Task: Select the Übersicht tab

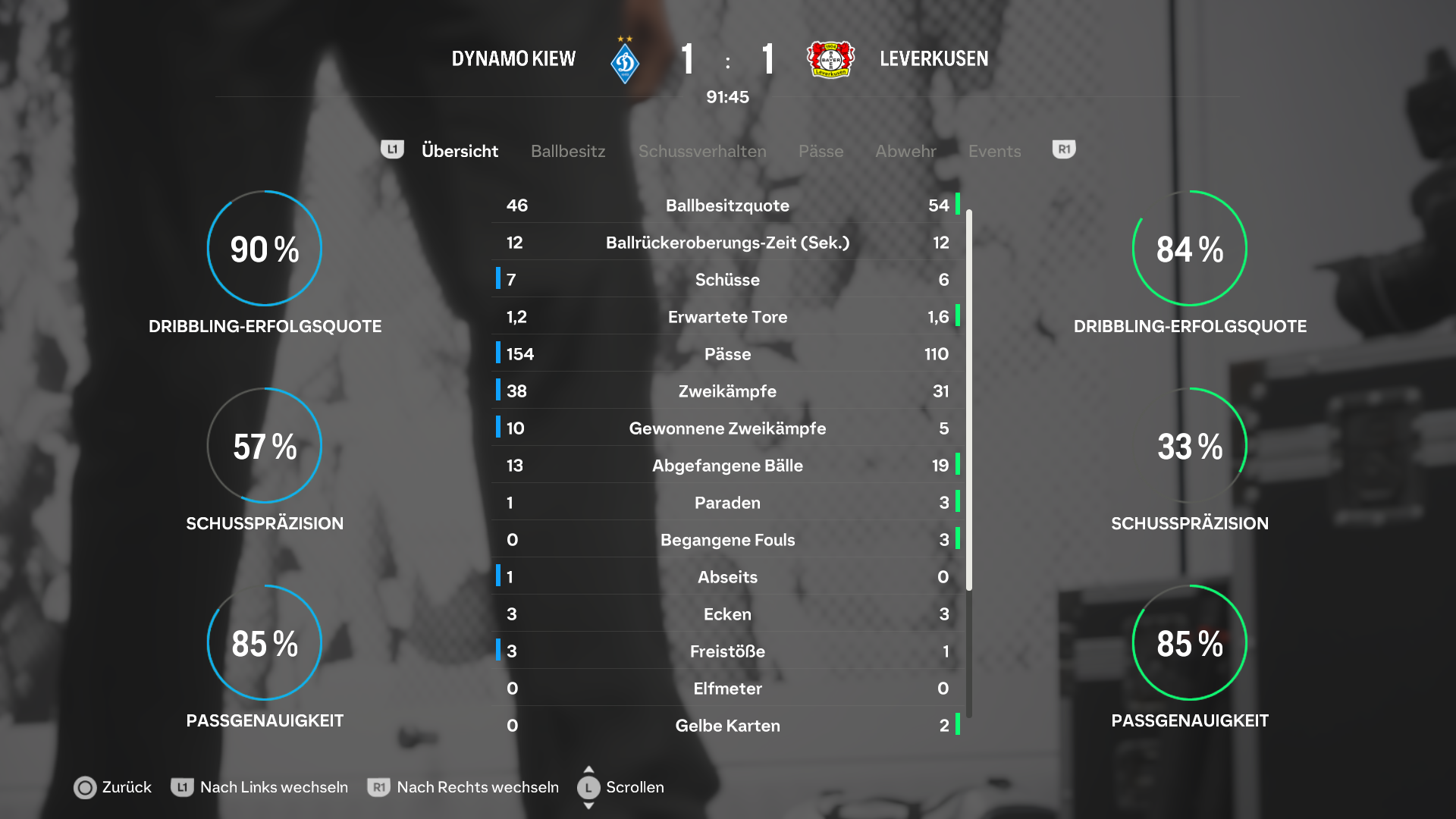Action: 460,151
